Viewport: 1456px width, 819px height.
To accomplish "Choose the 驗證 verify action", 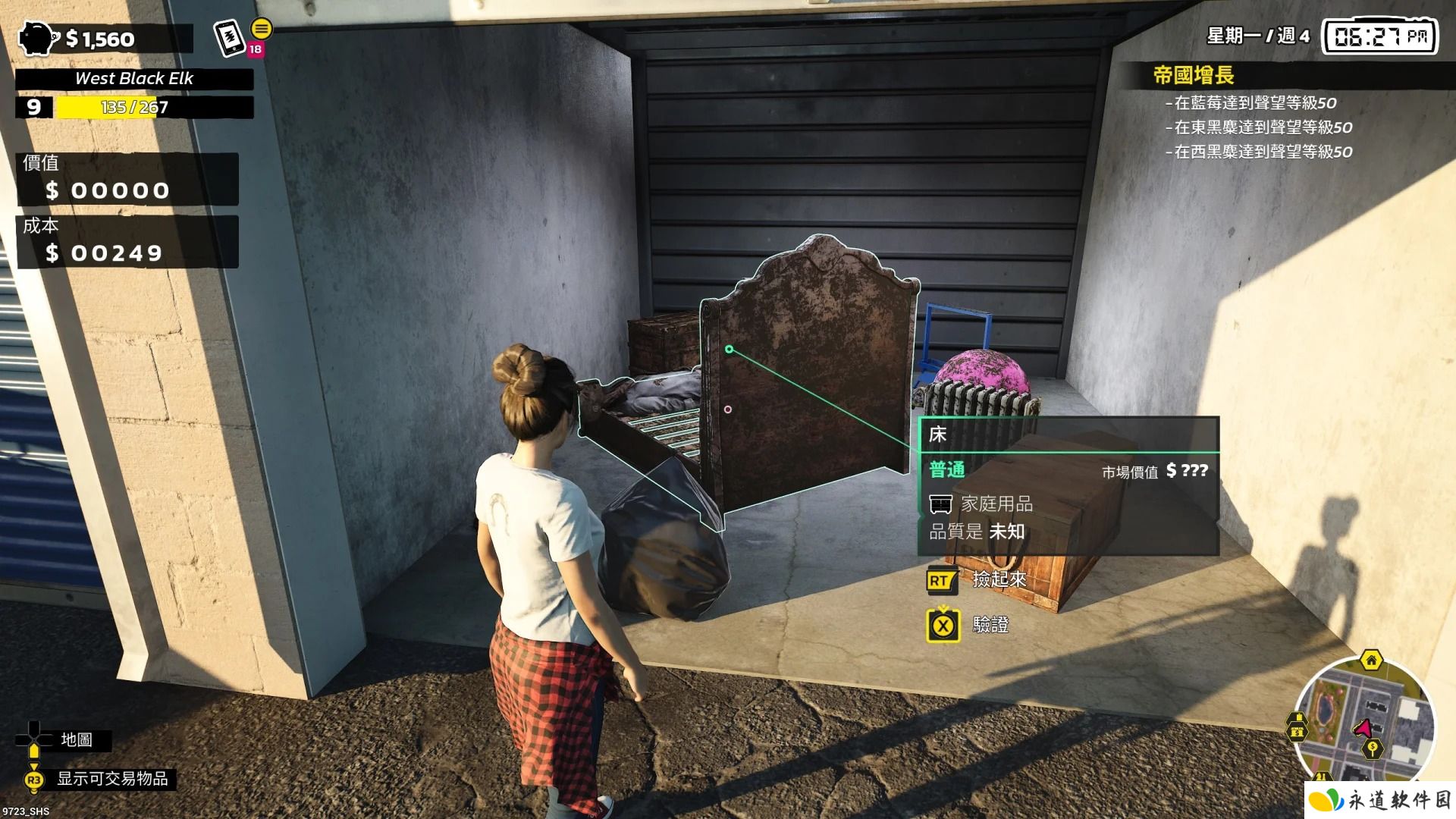I will (990, 625).
